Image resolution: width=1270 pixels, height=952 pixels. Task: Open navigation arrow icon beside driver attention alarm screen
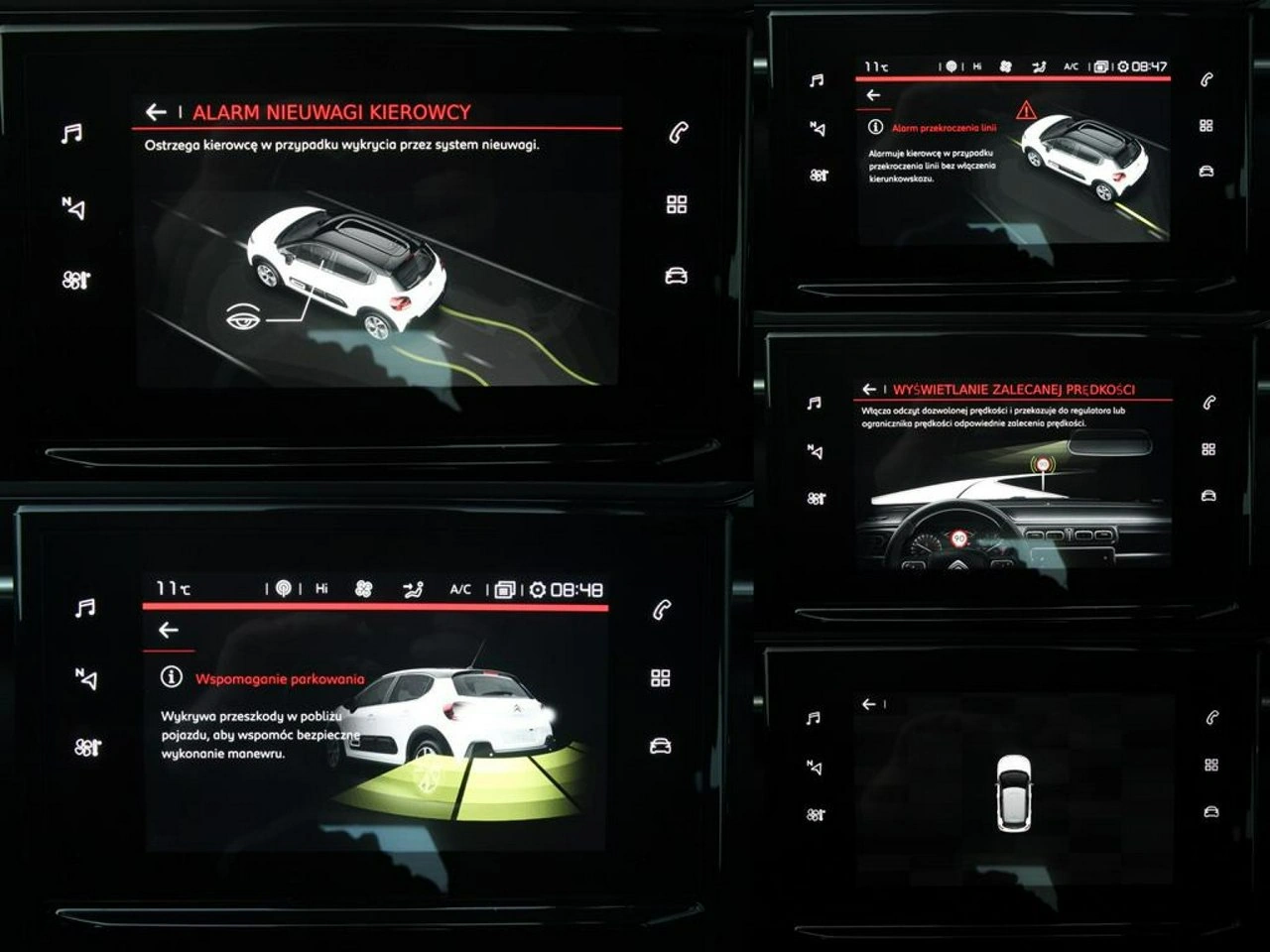(x=73, y=207)
